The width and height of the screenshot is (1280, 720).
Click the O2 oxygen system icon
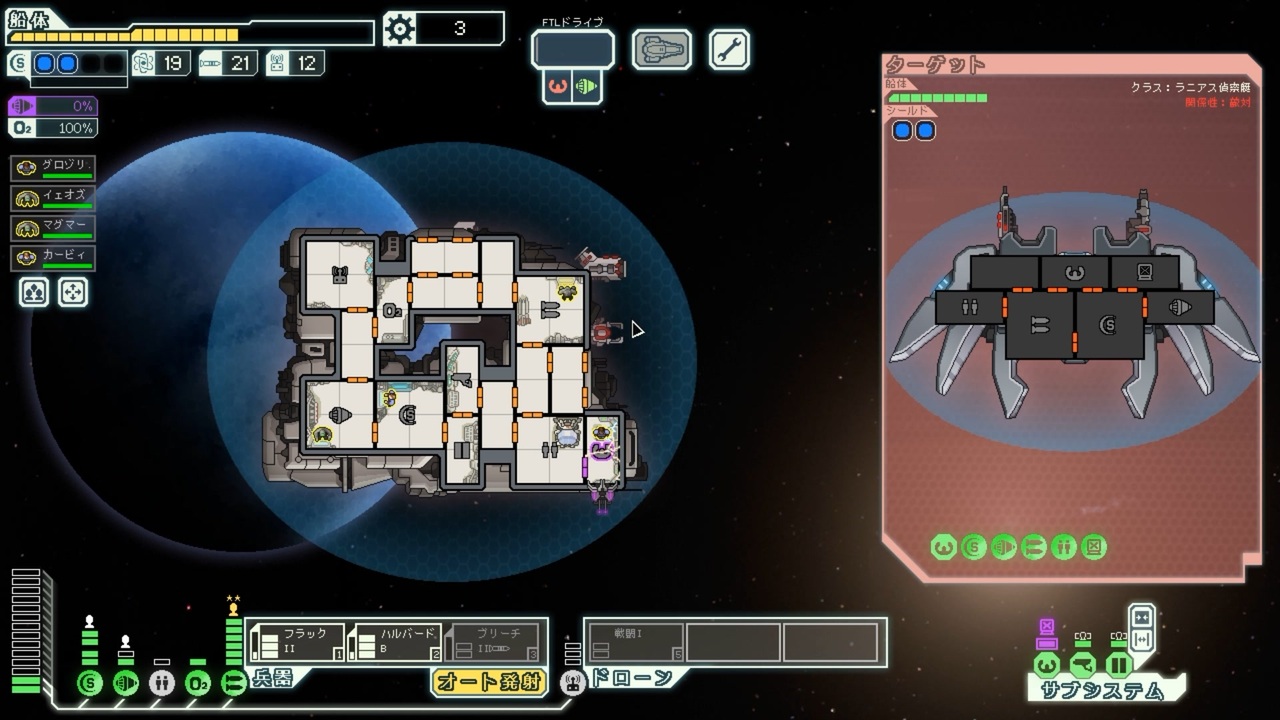tap(198, 683)
